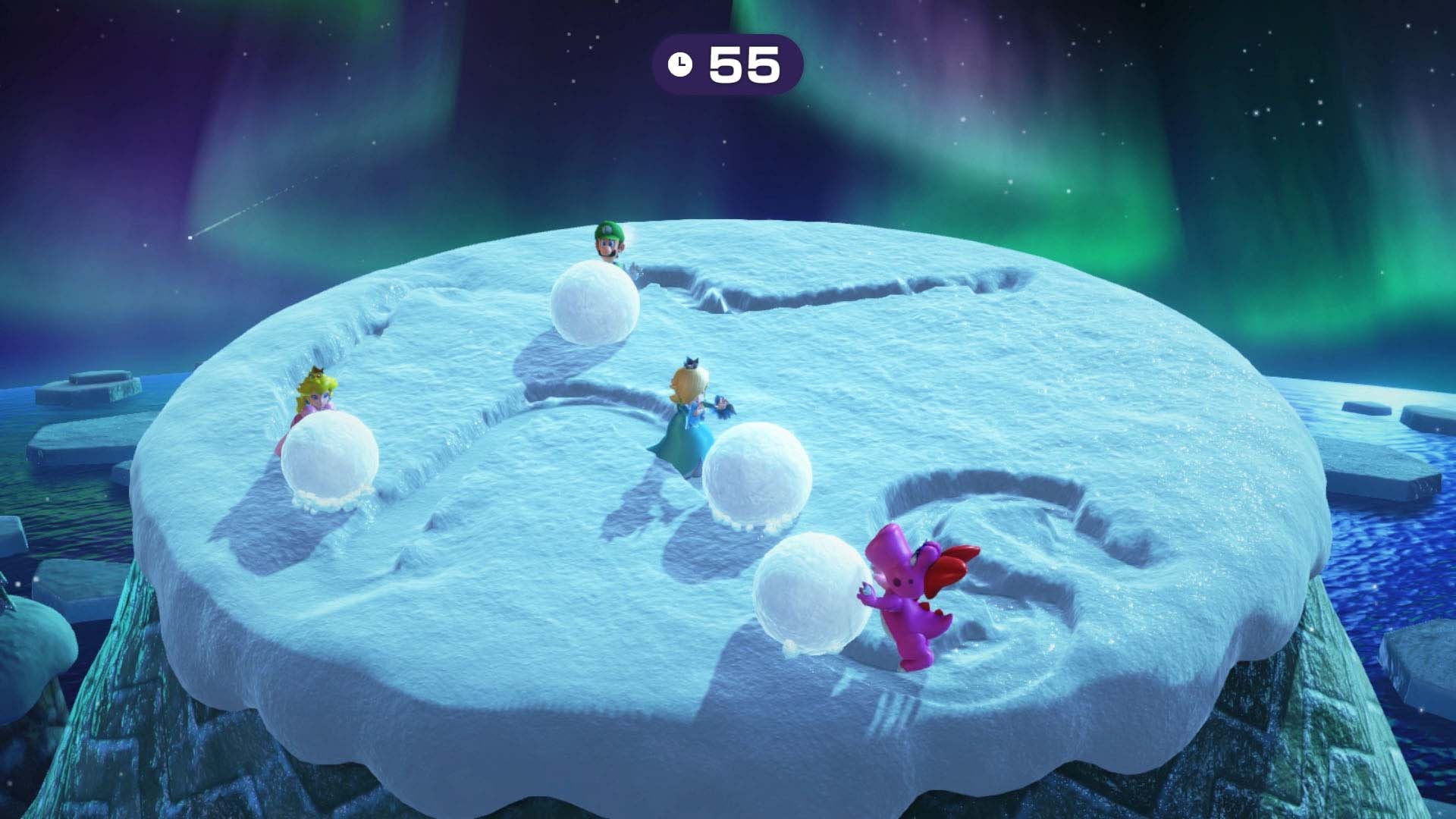Click the purple timer pill background

coord(789,64)
